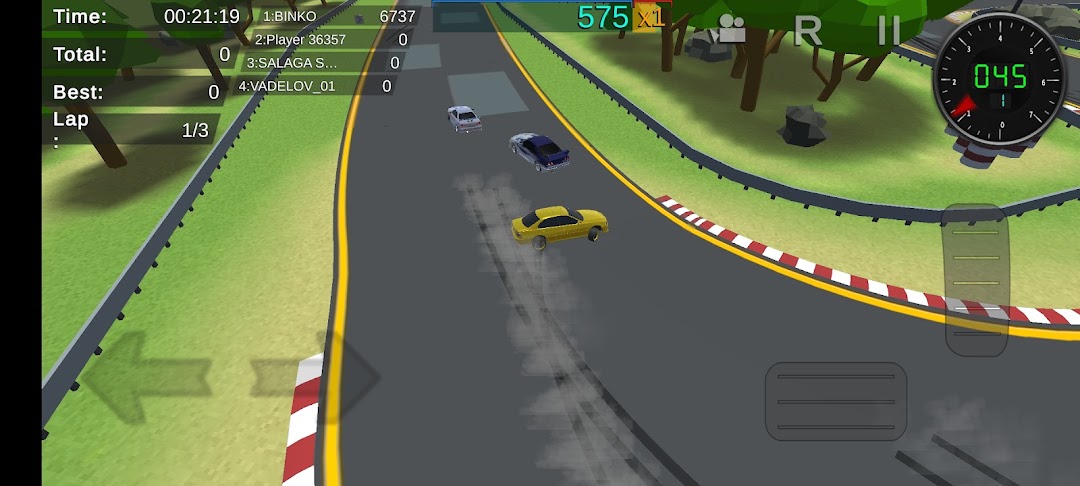This screenshot has width=1080, height=486.
Task: Reset the car with the R button
Action: point(807,31)
